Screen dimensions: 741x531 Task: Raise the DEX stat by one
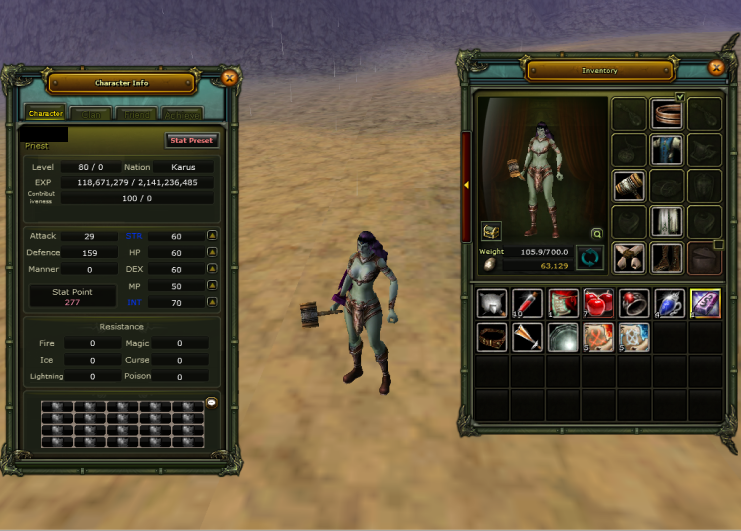pyautogui.click(x=212, y=269)
